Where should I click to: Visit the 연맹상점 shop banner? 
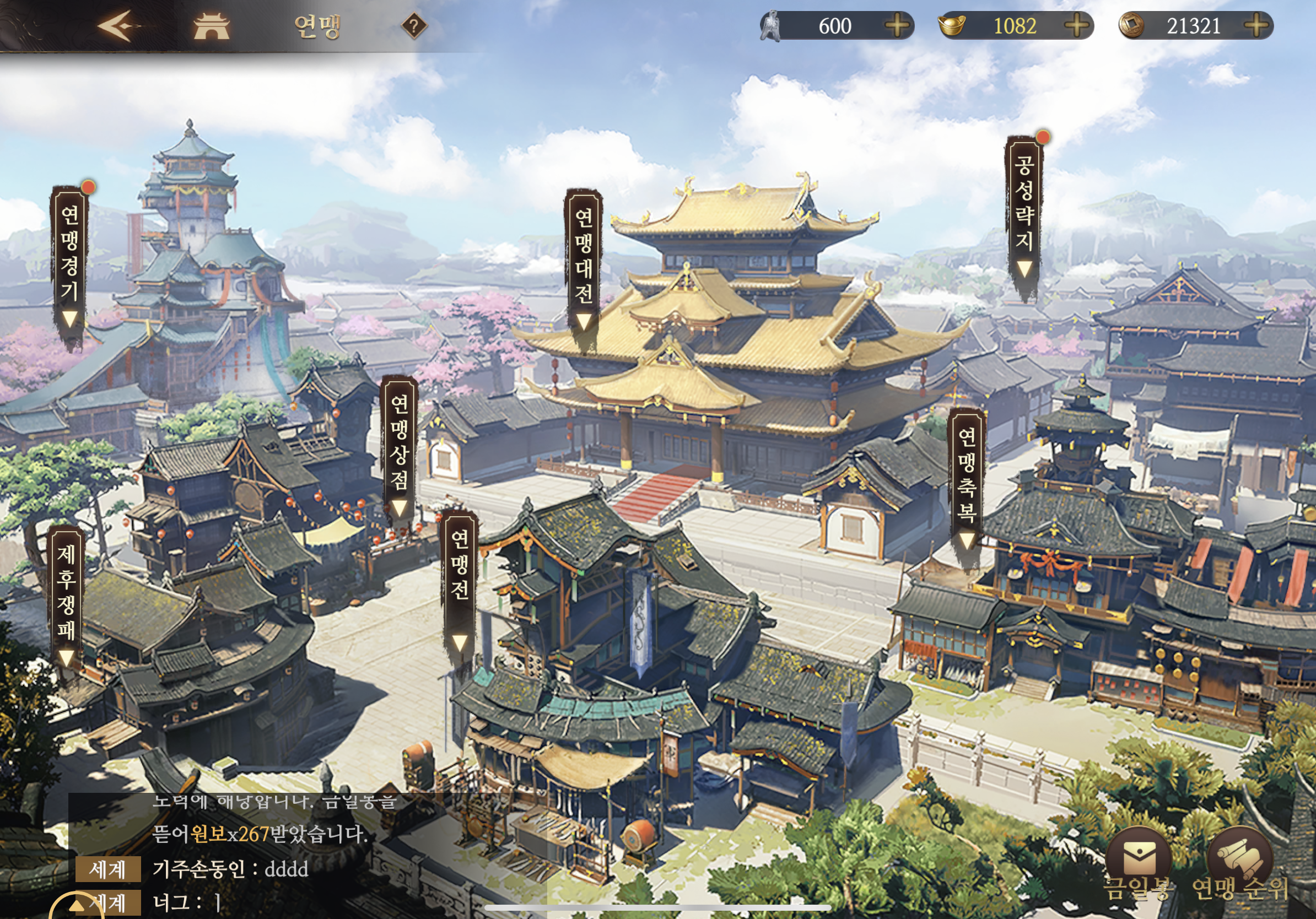coord(399,448)
